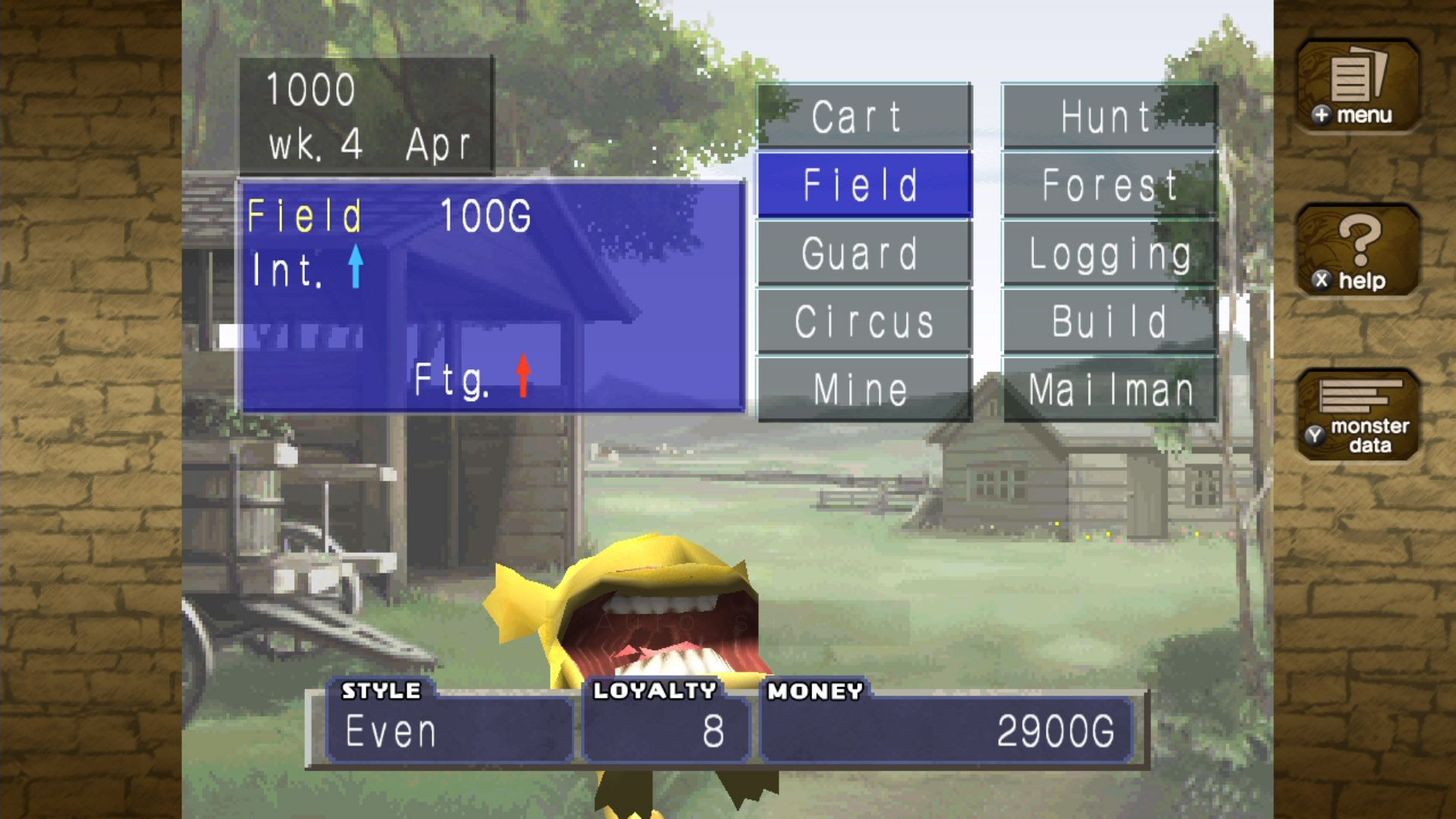1456x819 pixels.
Task: Select the Field training option
Action: point(863,184)
